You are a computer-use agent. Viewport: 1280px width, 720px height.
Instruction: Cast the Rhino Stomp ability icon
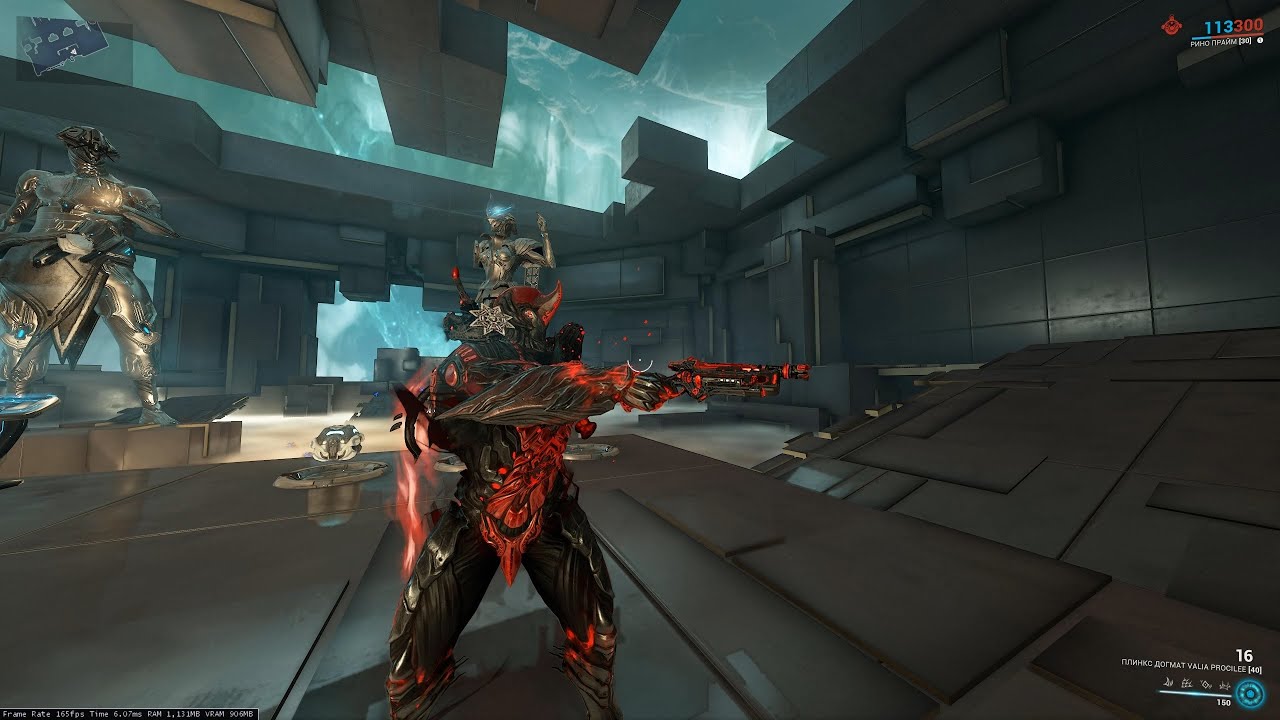(x=1225, y=686)
